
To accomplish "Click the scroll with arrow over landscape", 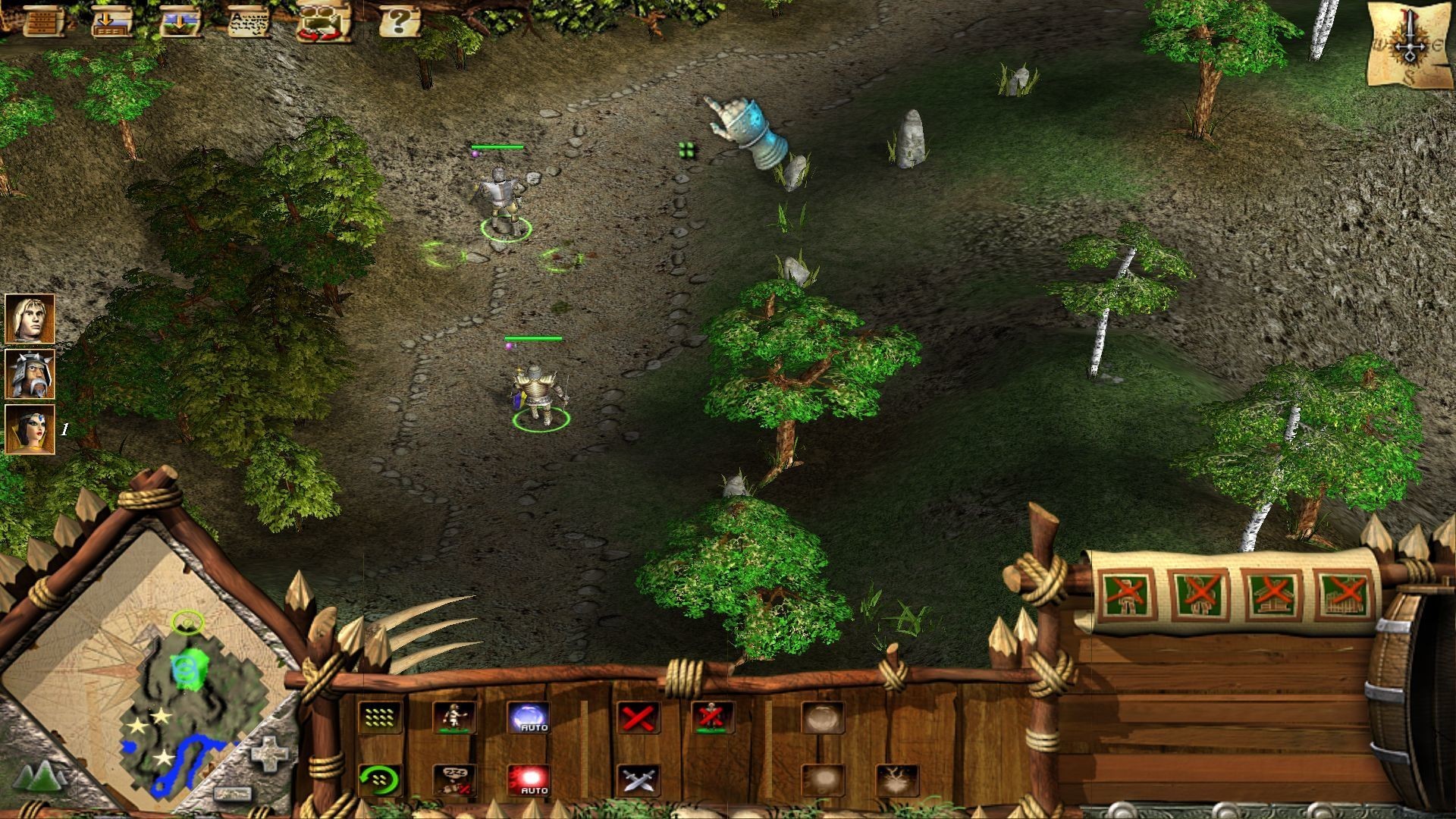I will pos(181,20).
